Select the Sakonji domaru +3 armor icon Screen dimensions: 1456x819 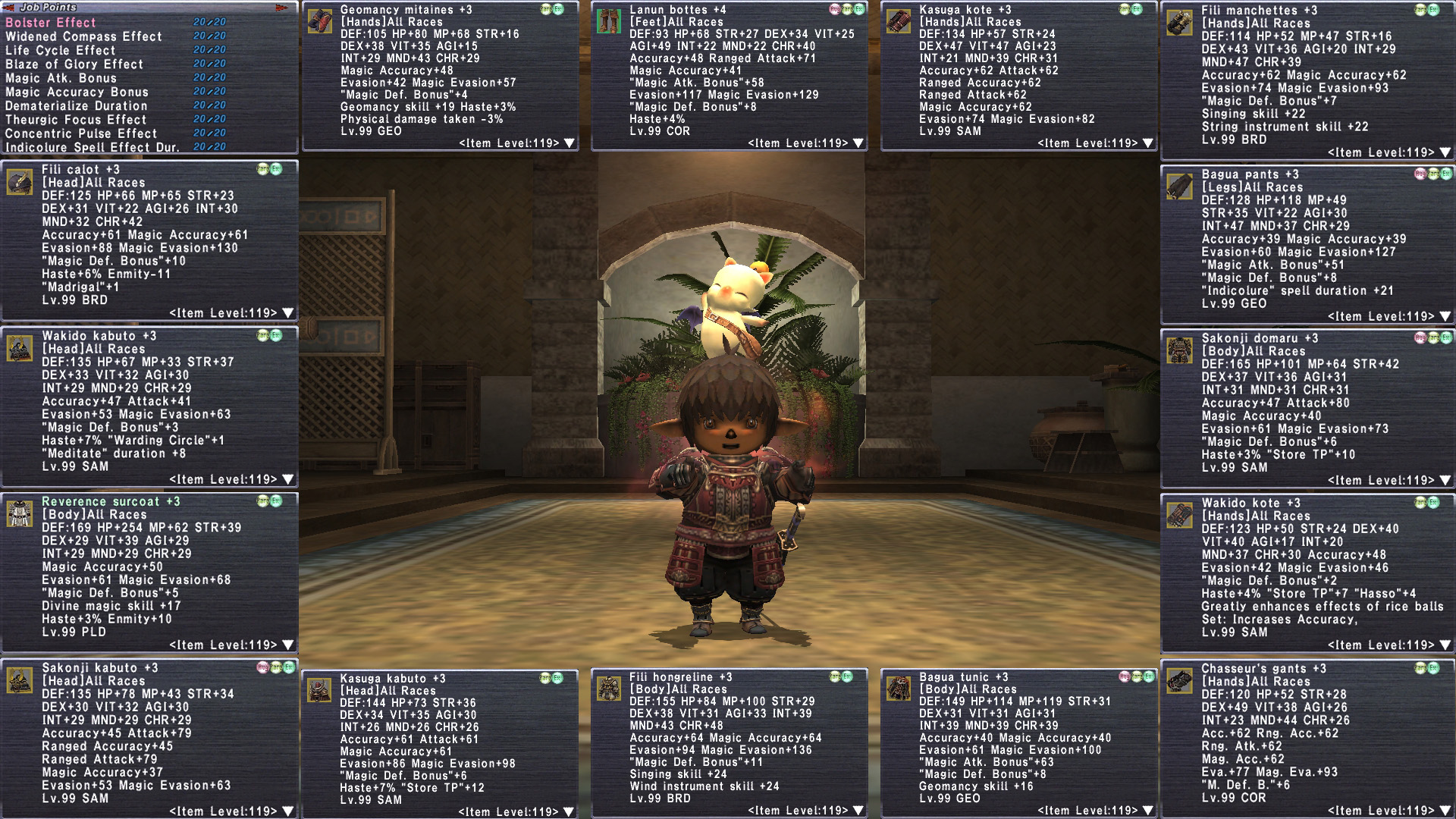(x=1179, y=350)
